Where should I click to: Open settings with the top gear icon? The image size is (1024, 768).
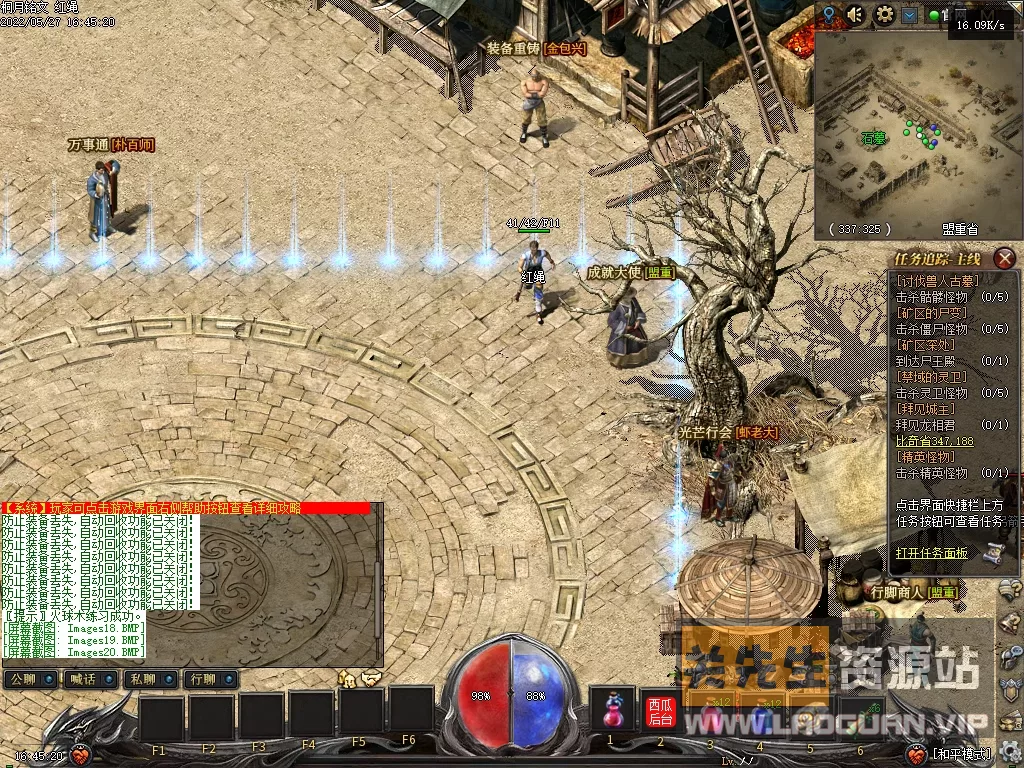coord(884,15)
